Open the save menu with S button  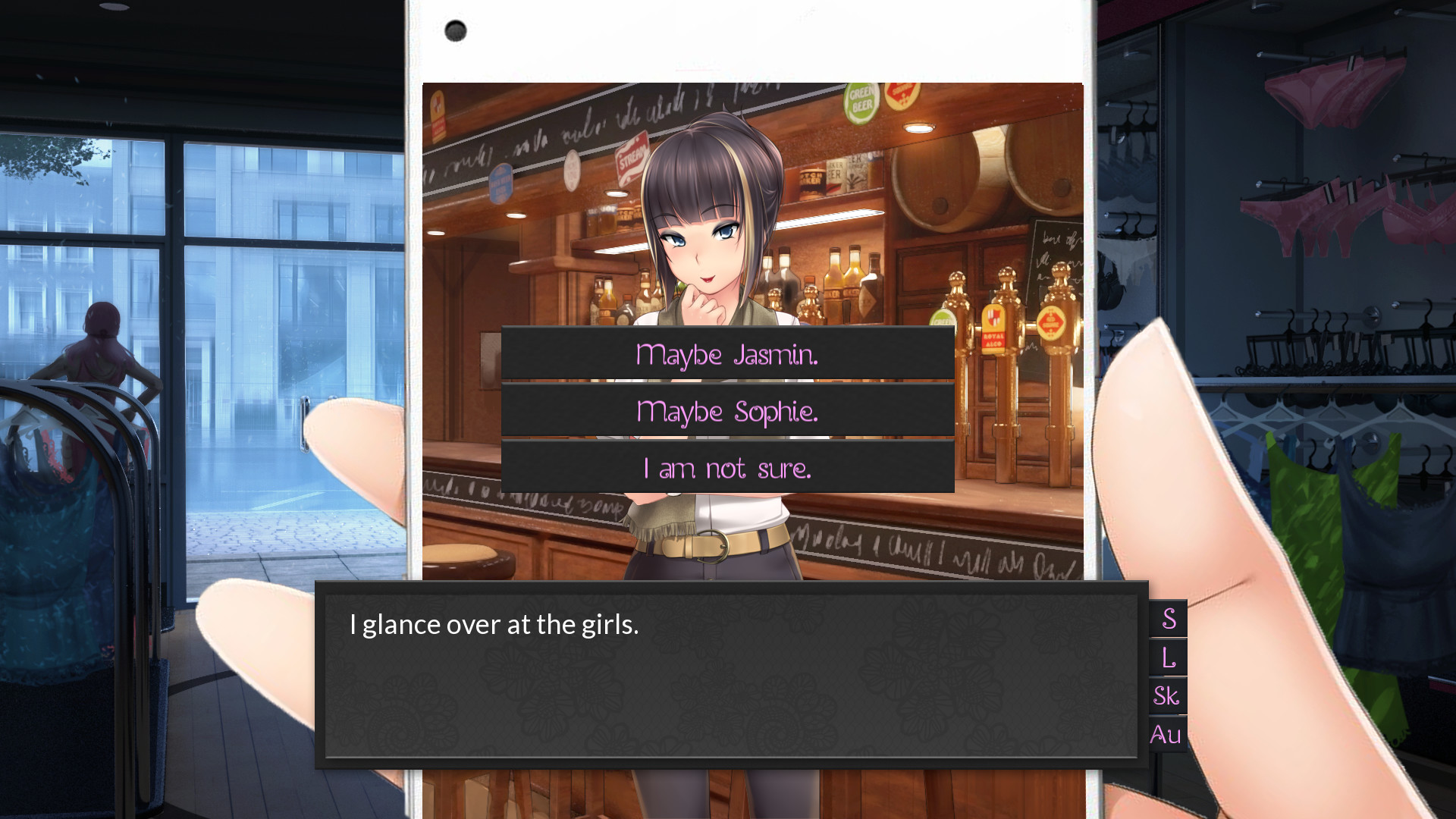1168,619
